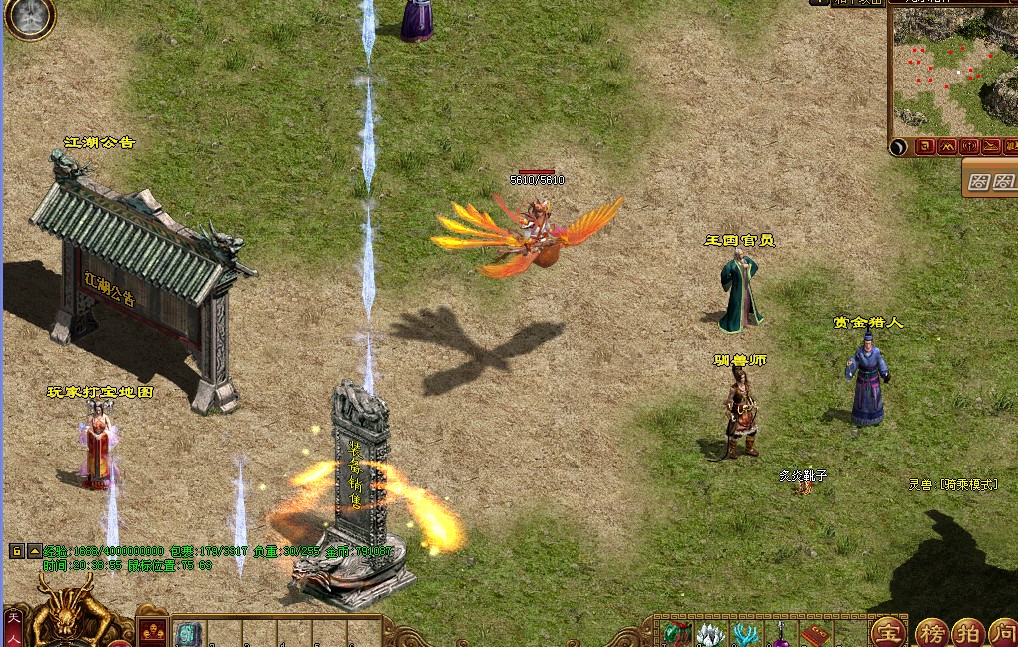This screenshot has height=647, width=1018.
Task: Open the tan panel tab below minimap
Action: pos(990,180)
